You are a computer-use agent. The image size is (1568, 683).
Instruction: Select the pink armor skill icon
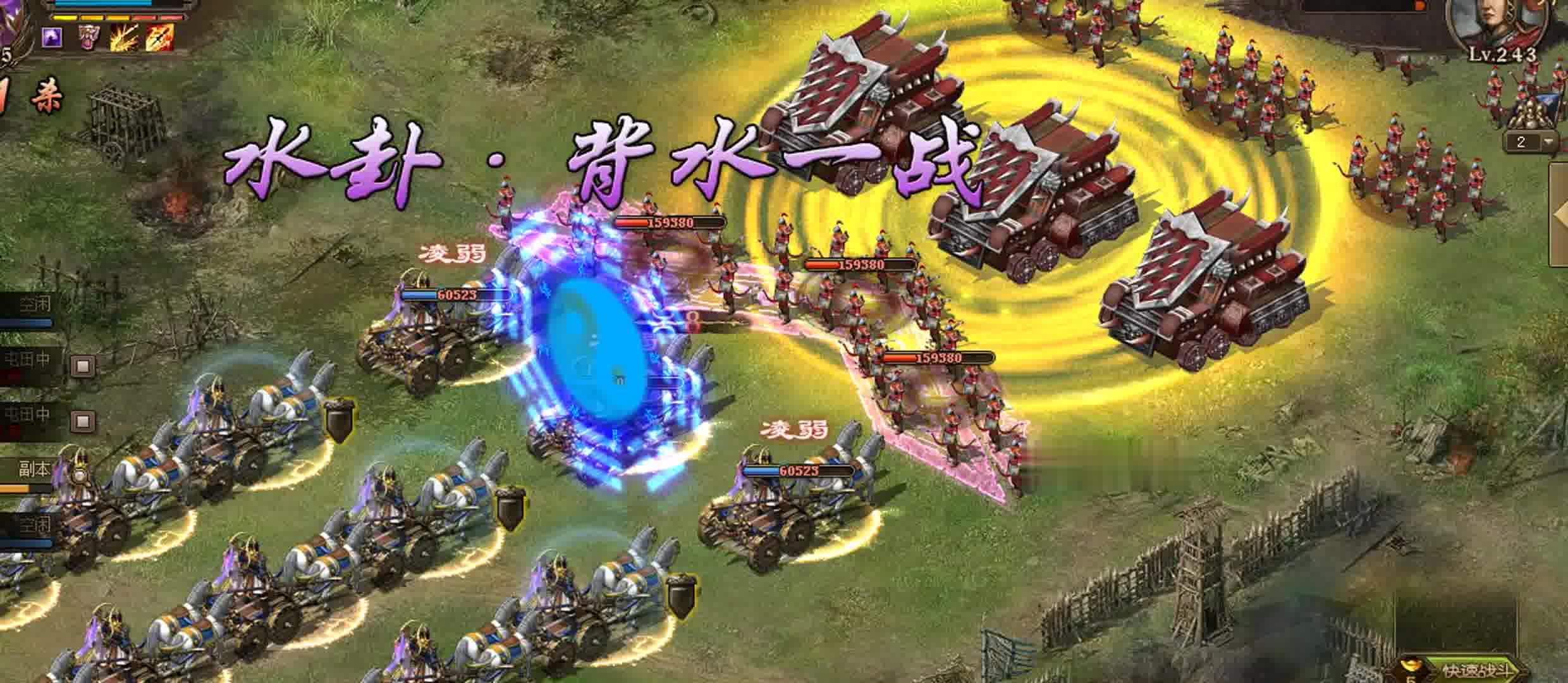click(x=89, y=37)
